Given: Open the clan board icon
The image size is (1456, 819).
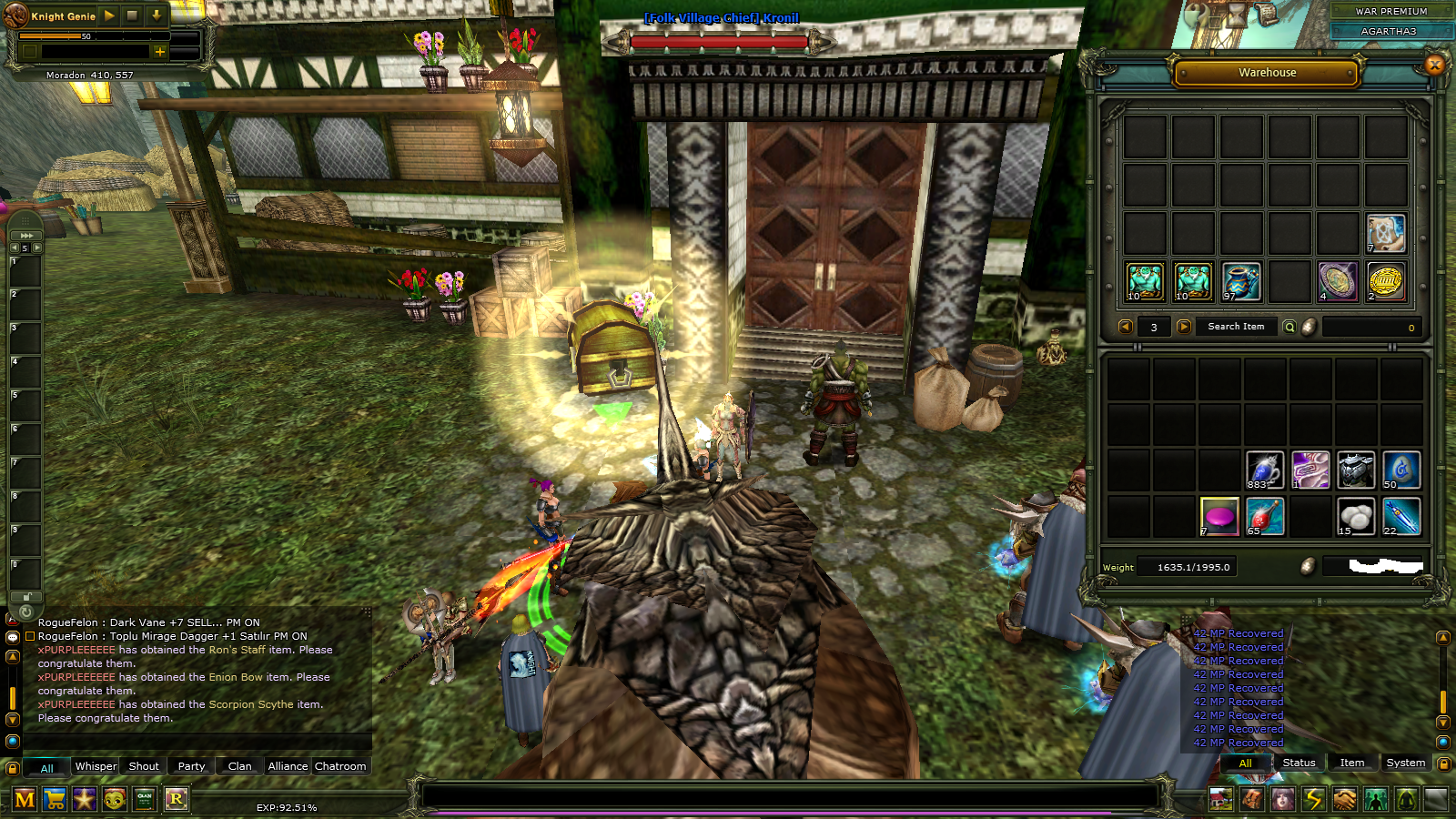Looking at the screenshot, I should pos(145,799).
